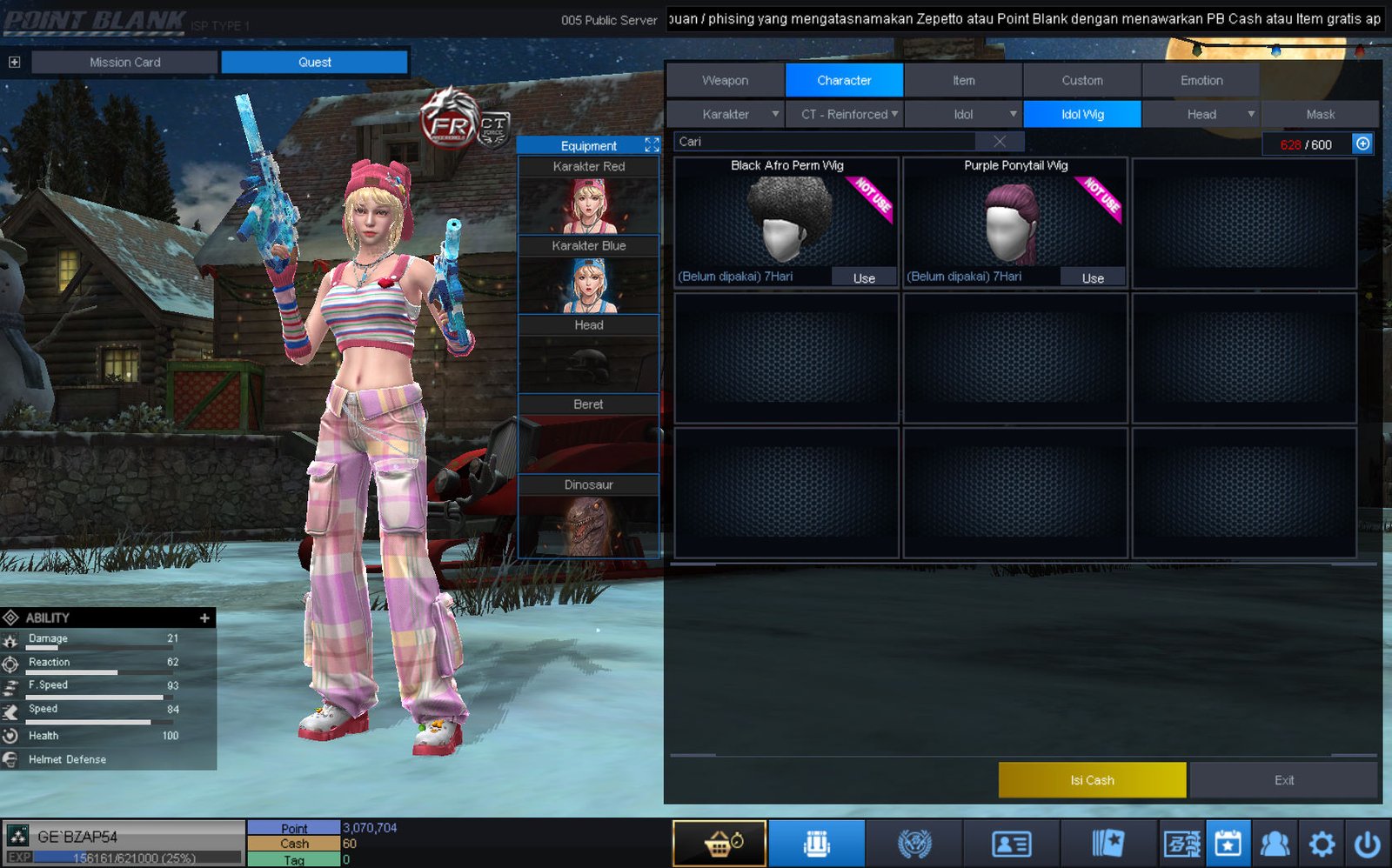Image resolution: width=1392 pixels, height=868 pixels.
Task: Exit the inventory screen
Action: coord(1284,780)
